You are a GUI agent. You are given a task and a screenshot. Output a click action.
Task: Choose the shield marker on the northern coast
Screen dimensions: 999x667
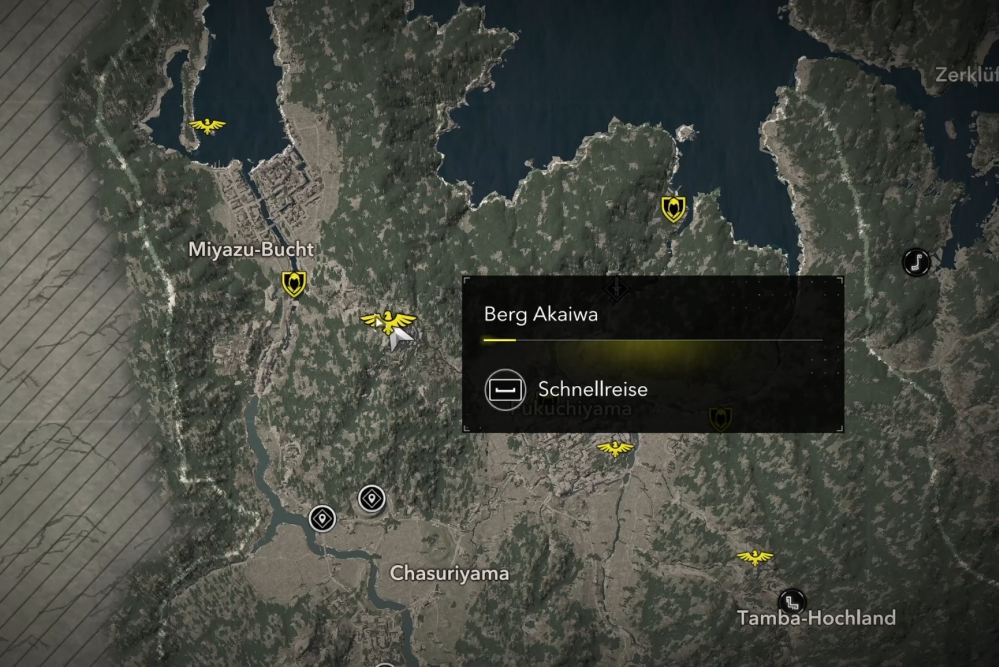(x=674, y=208)
